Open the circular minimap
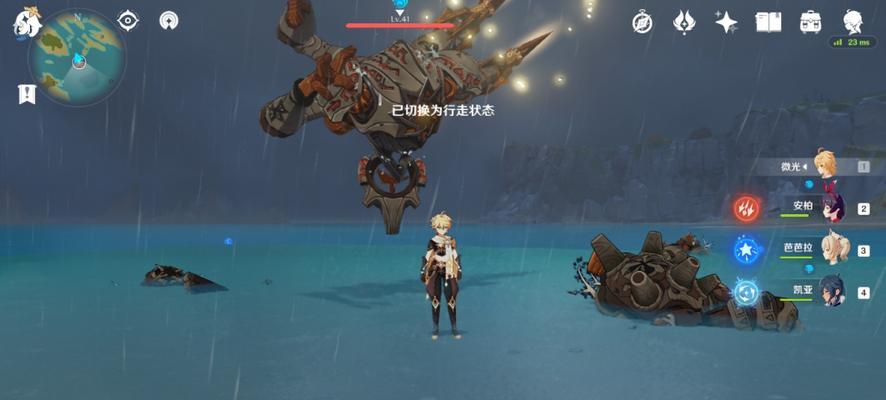The image size is (886, 400). [x=77, y=58]
